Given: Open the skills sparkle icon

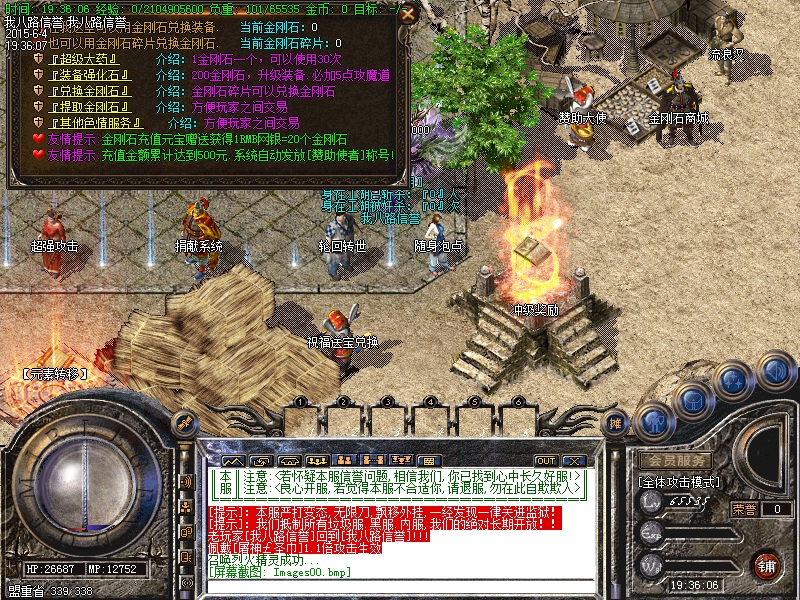Looking at the screenshot, I should [x=736, y=381].
